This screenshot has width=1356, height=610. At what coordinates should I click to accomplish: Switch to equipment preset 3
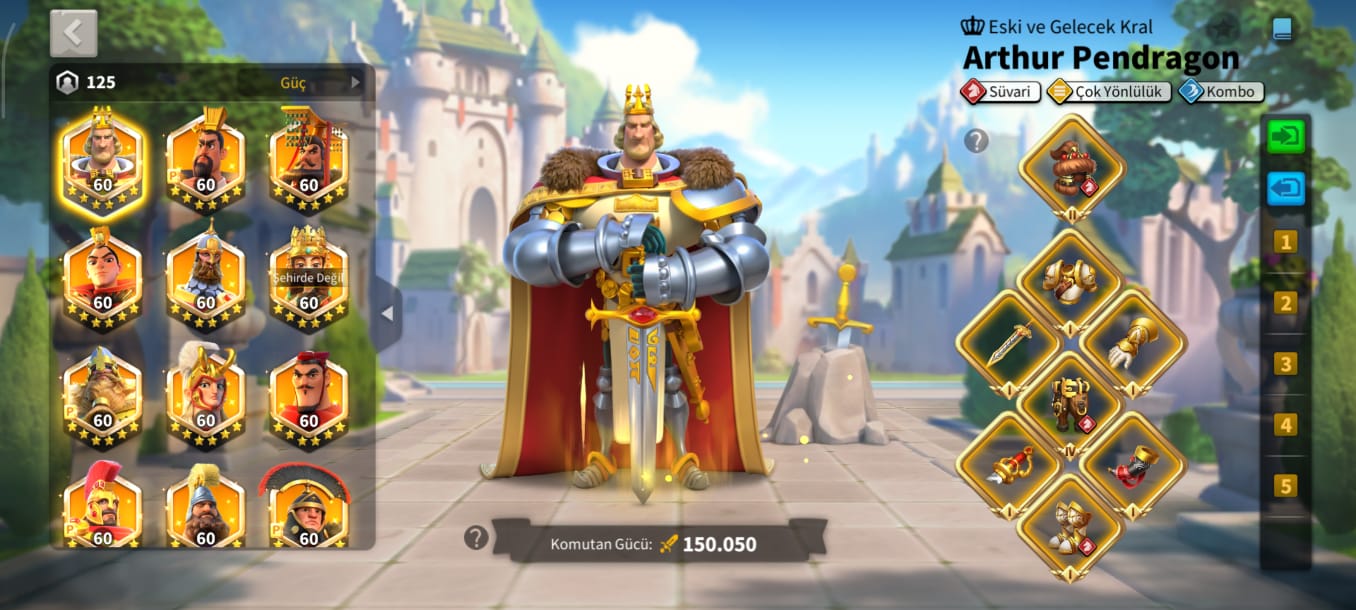pyautogui.click(x=1286, y=364)
